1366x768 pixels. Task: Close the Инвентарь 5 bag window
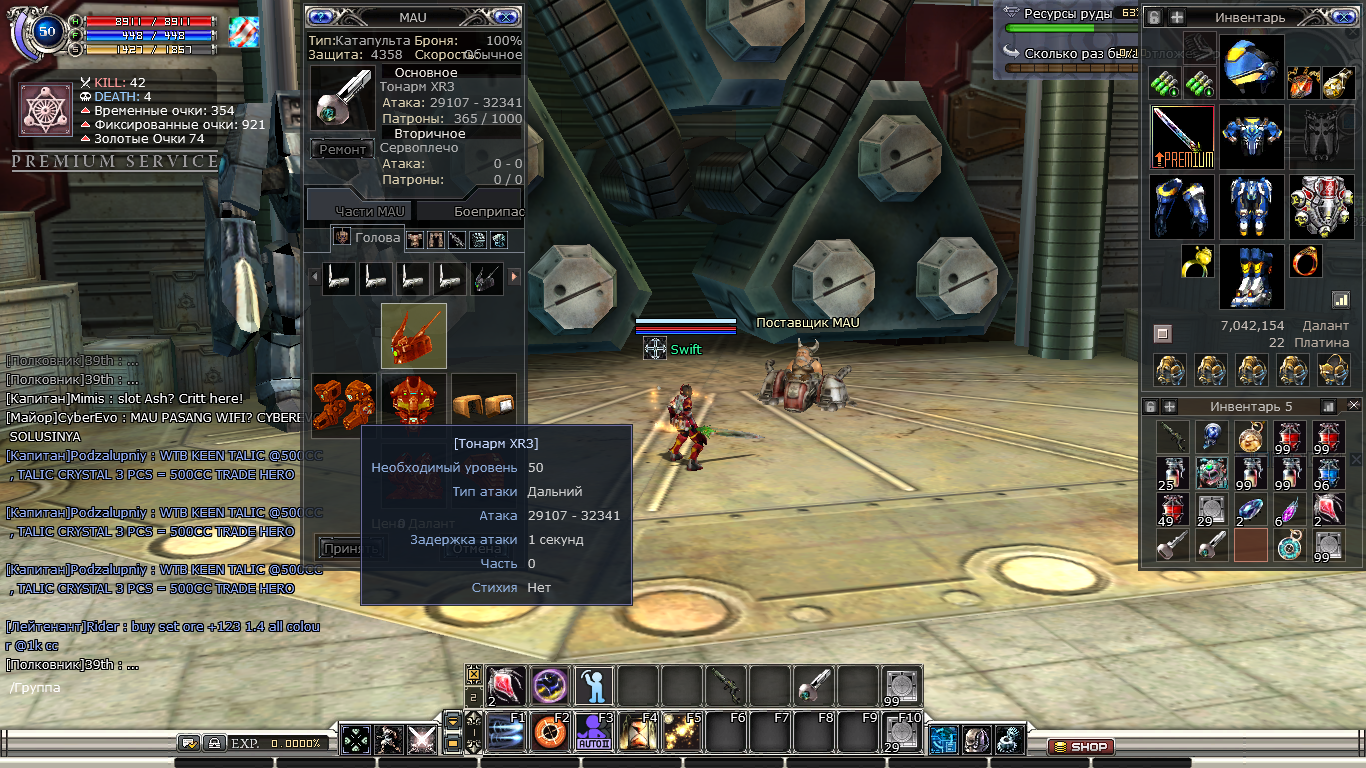click(1353, 406)
